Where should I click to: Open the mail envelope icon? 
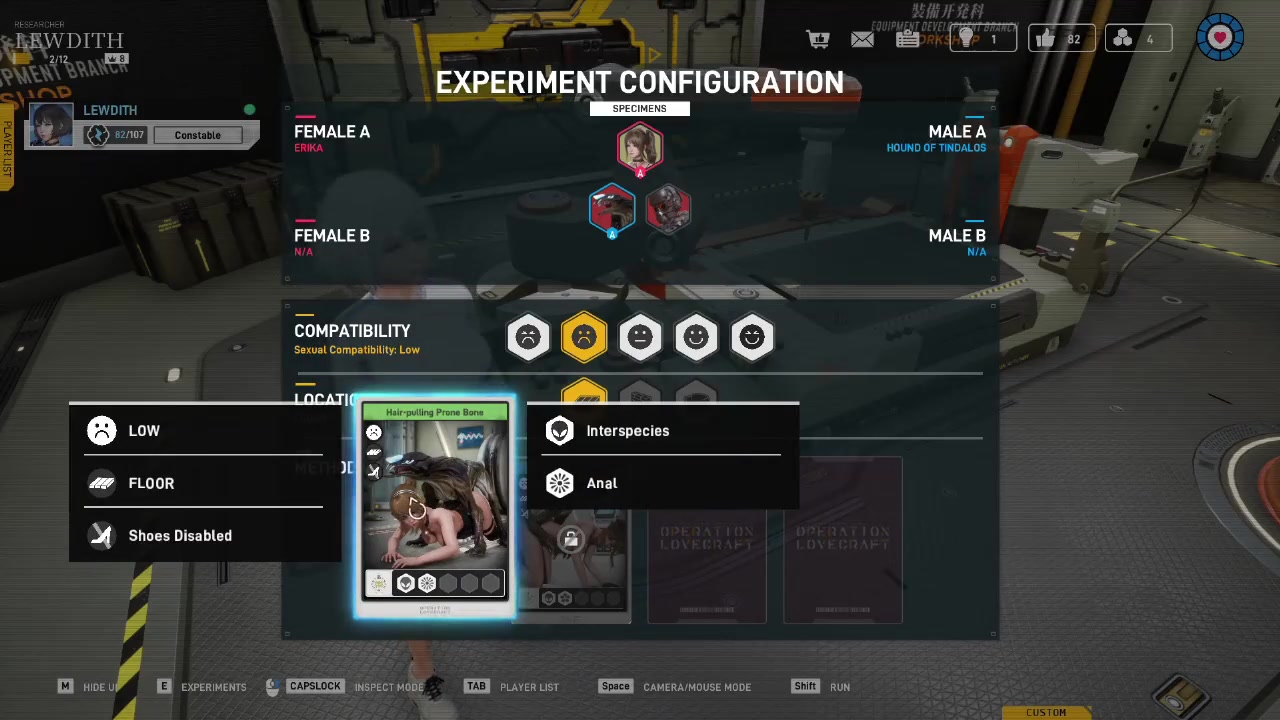862,39
